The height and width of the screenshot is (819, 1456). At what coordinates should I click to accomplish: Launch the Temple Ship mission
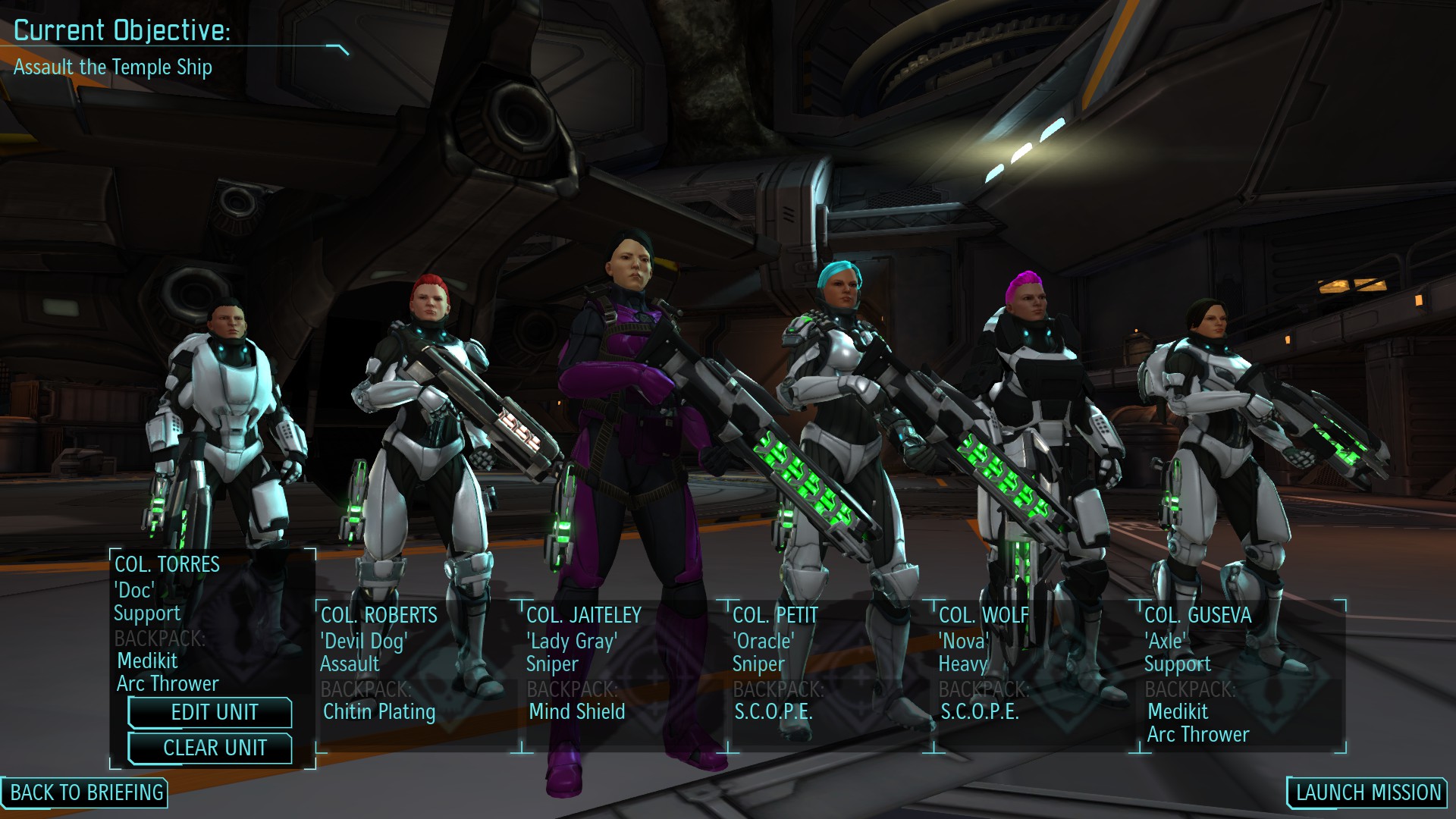(x=1367, y=792)
